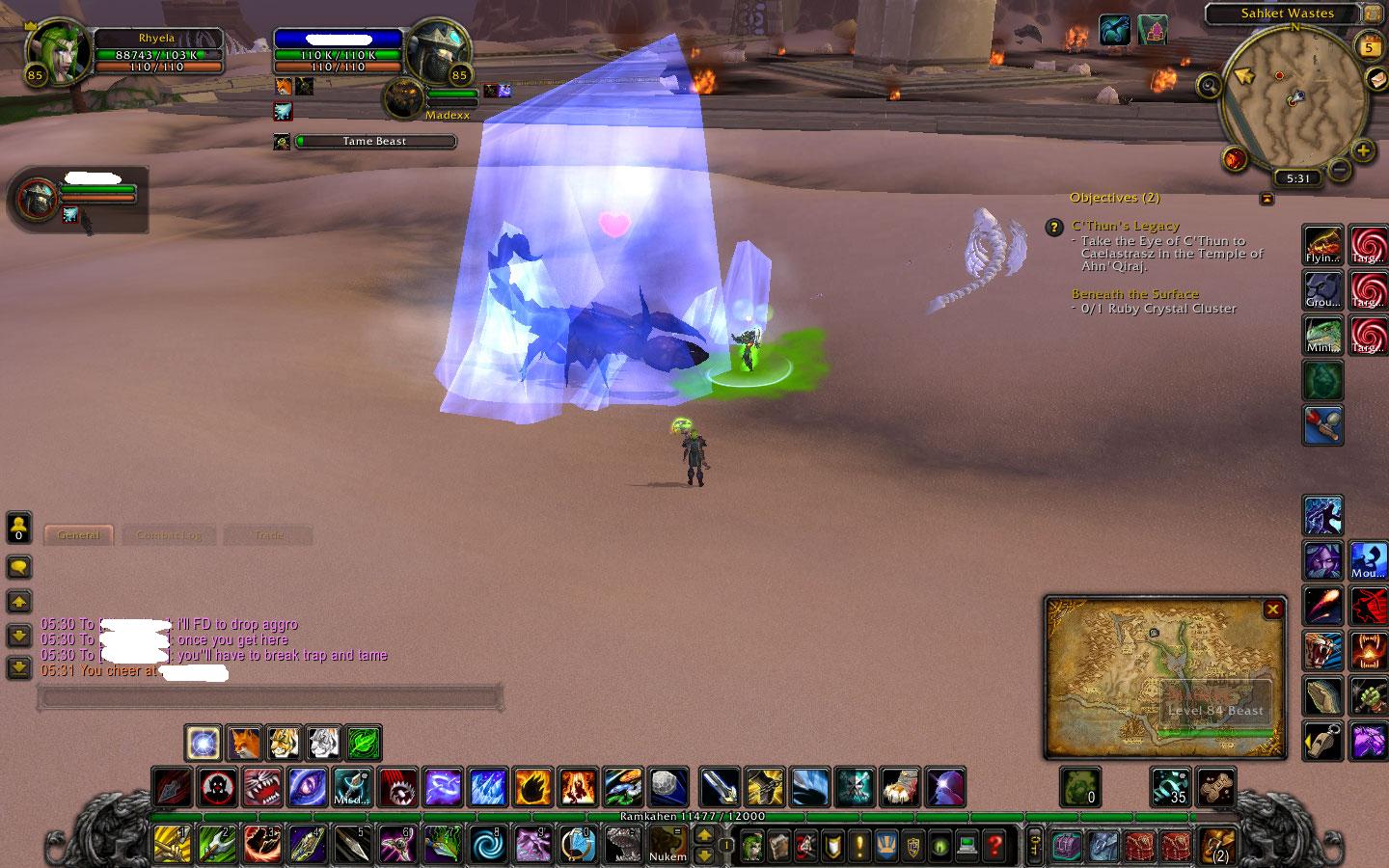This screenshot has height=868, width=1389.
Task: Close the small zone map window
Action: (x=1273, y=610)
